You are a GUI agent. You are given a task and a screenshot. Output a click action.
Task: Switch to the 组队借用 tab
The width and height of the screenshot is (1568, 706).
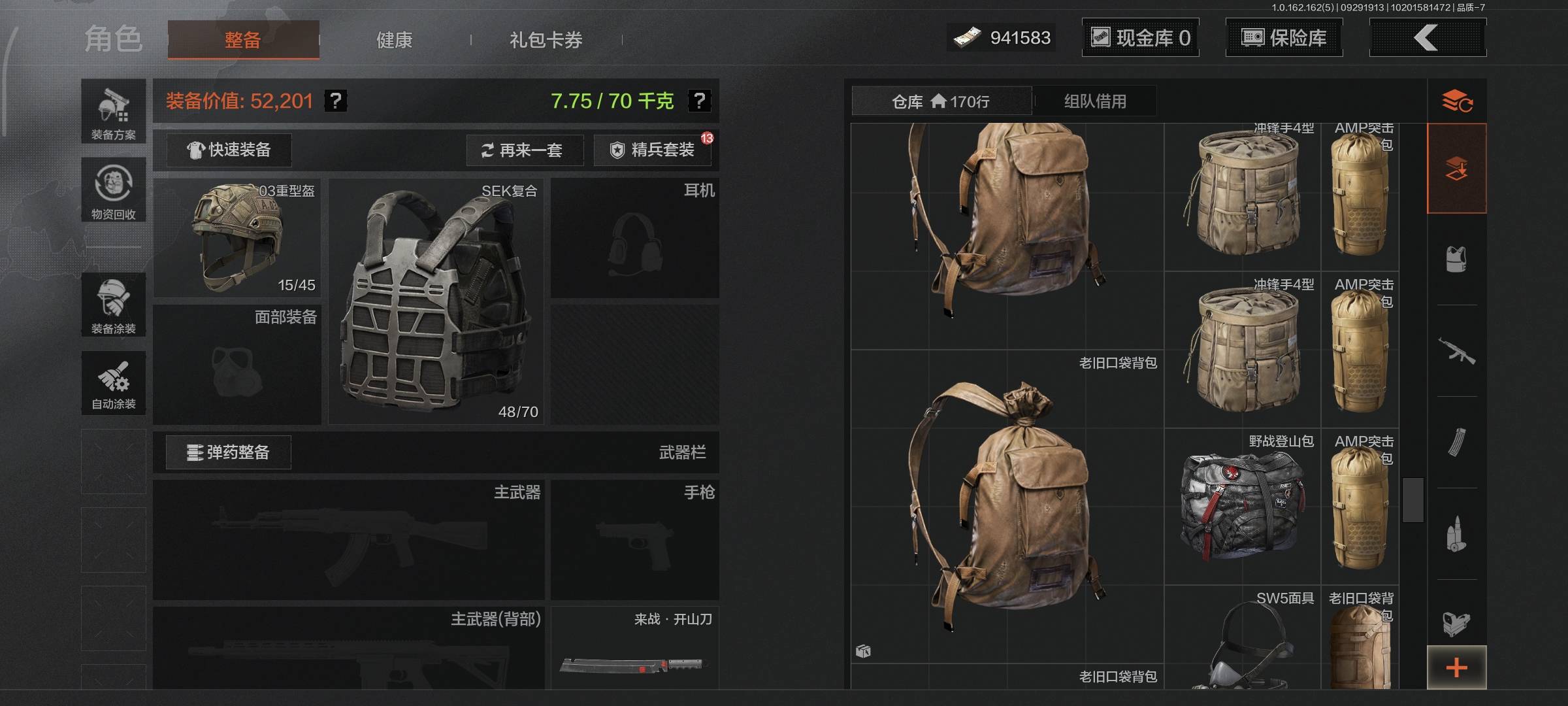tap(1095, 101)
